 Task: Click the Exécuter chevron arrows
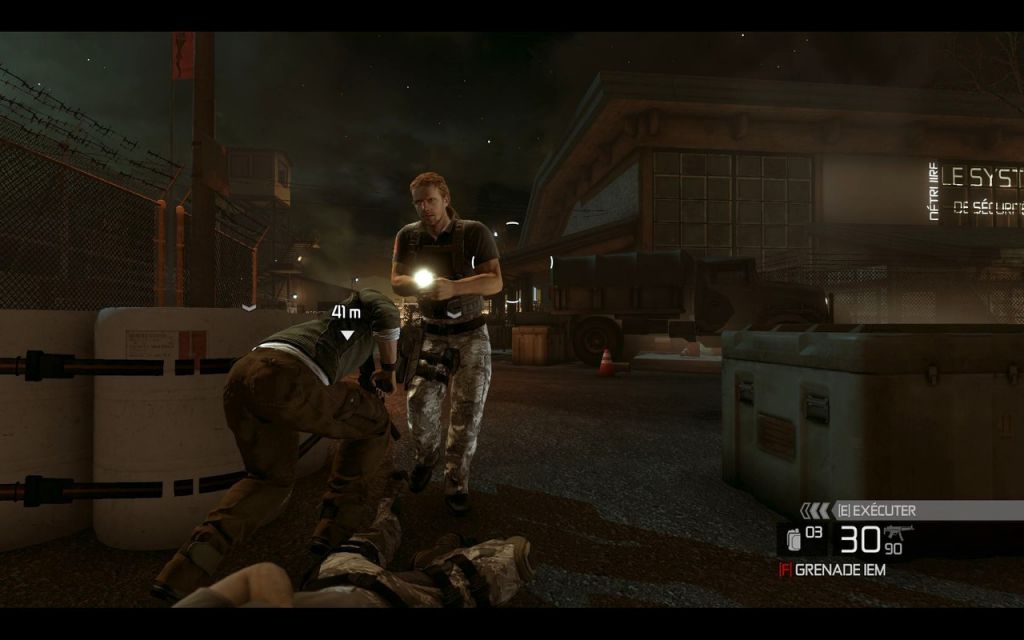(x=815, y=510)
